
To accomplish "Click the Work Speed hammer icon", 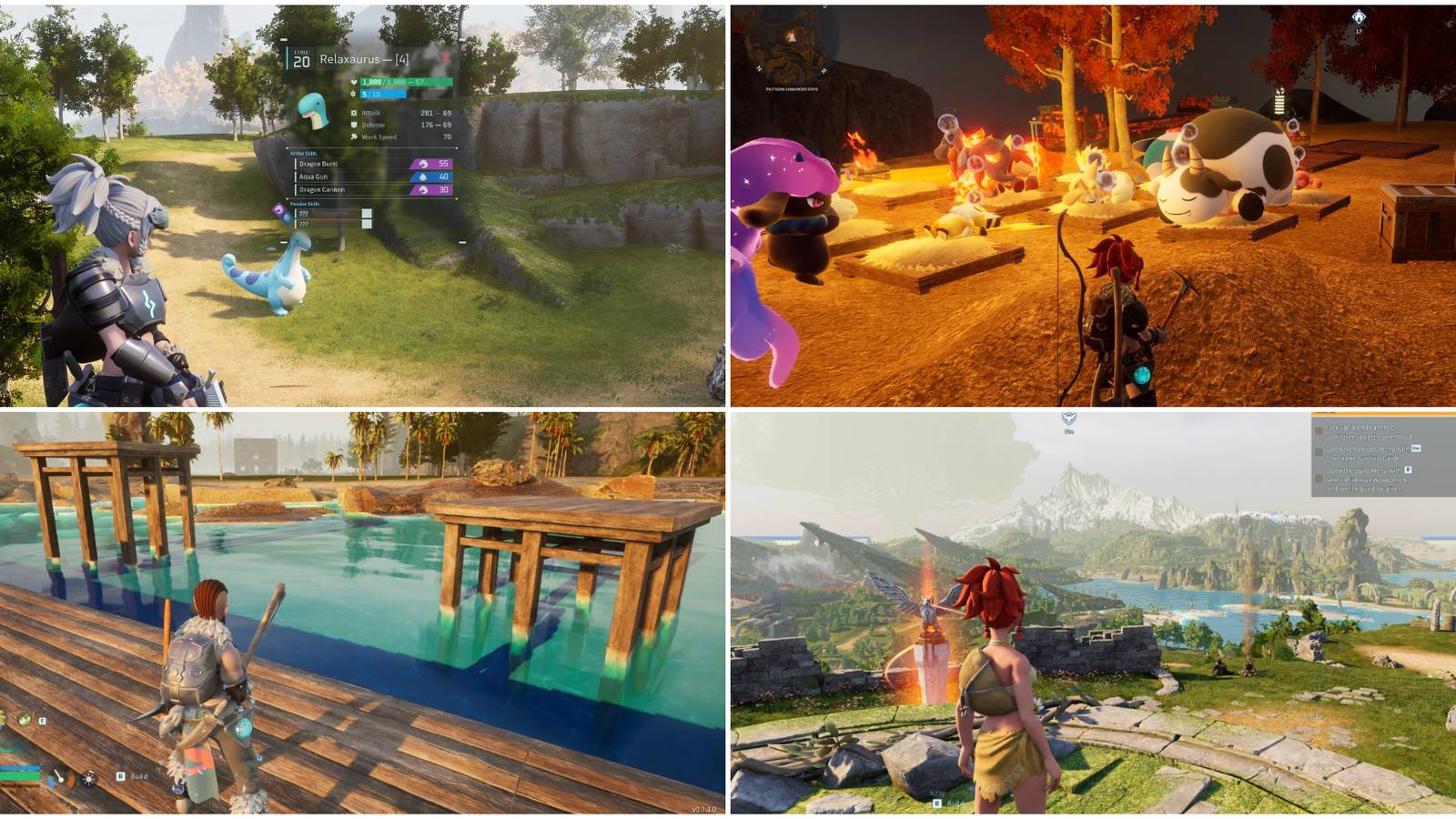I will coord(353,136).
